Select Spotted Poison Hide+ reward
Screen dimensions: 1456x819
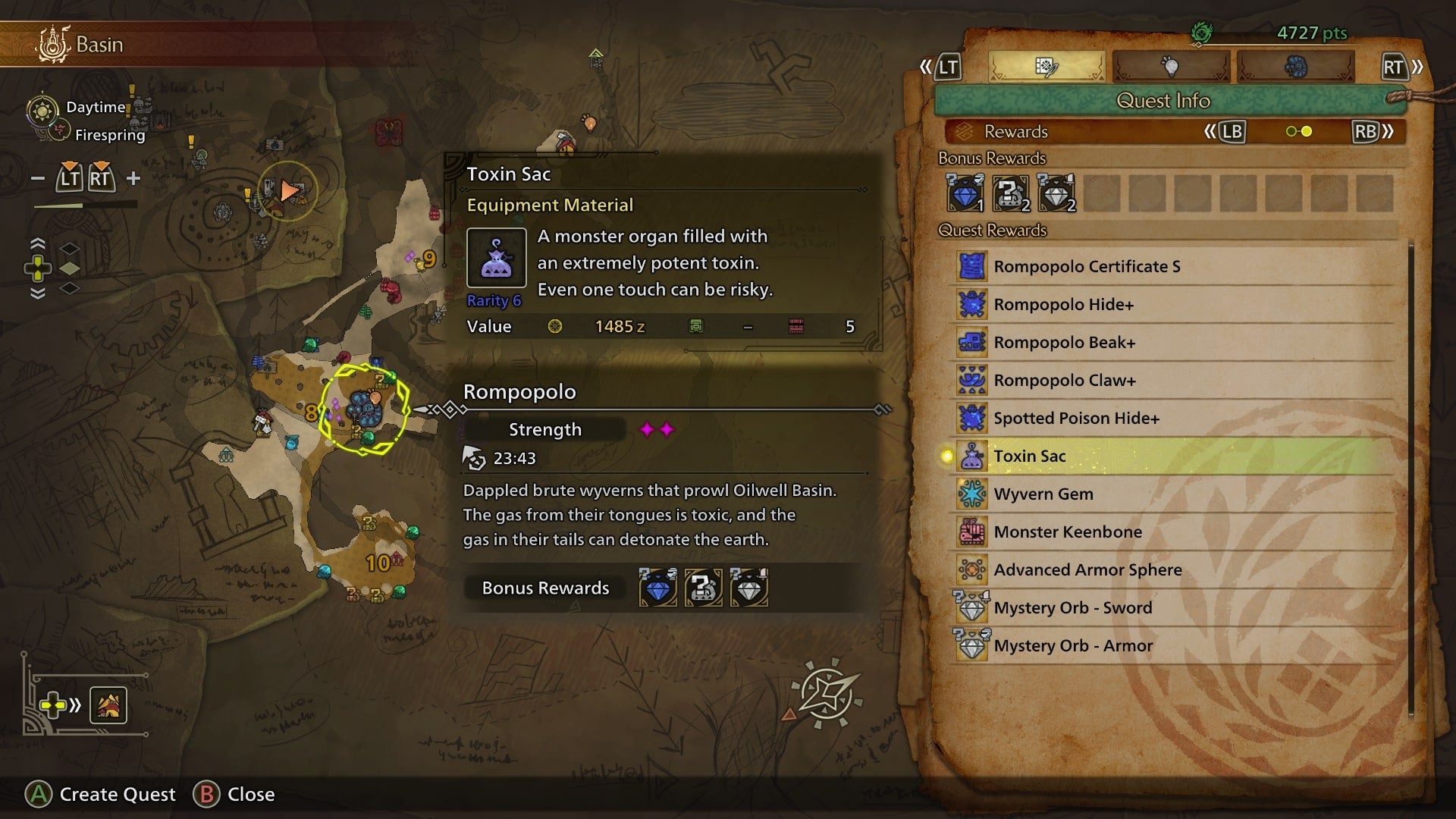[1076, 418]
